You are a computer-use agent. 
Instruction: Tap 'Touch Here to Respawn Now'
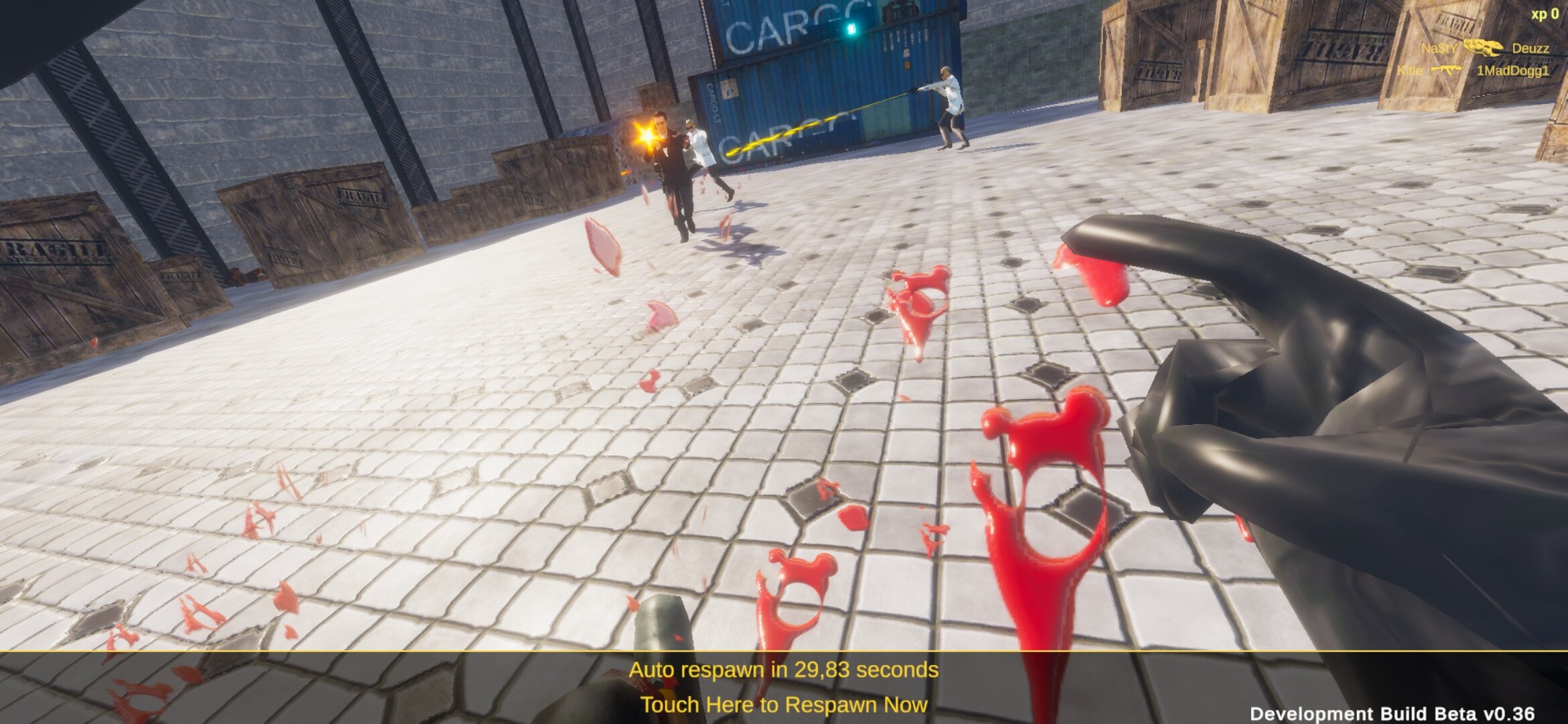(x=783, y=705)
